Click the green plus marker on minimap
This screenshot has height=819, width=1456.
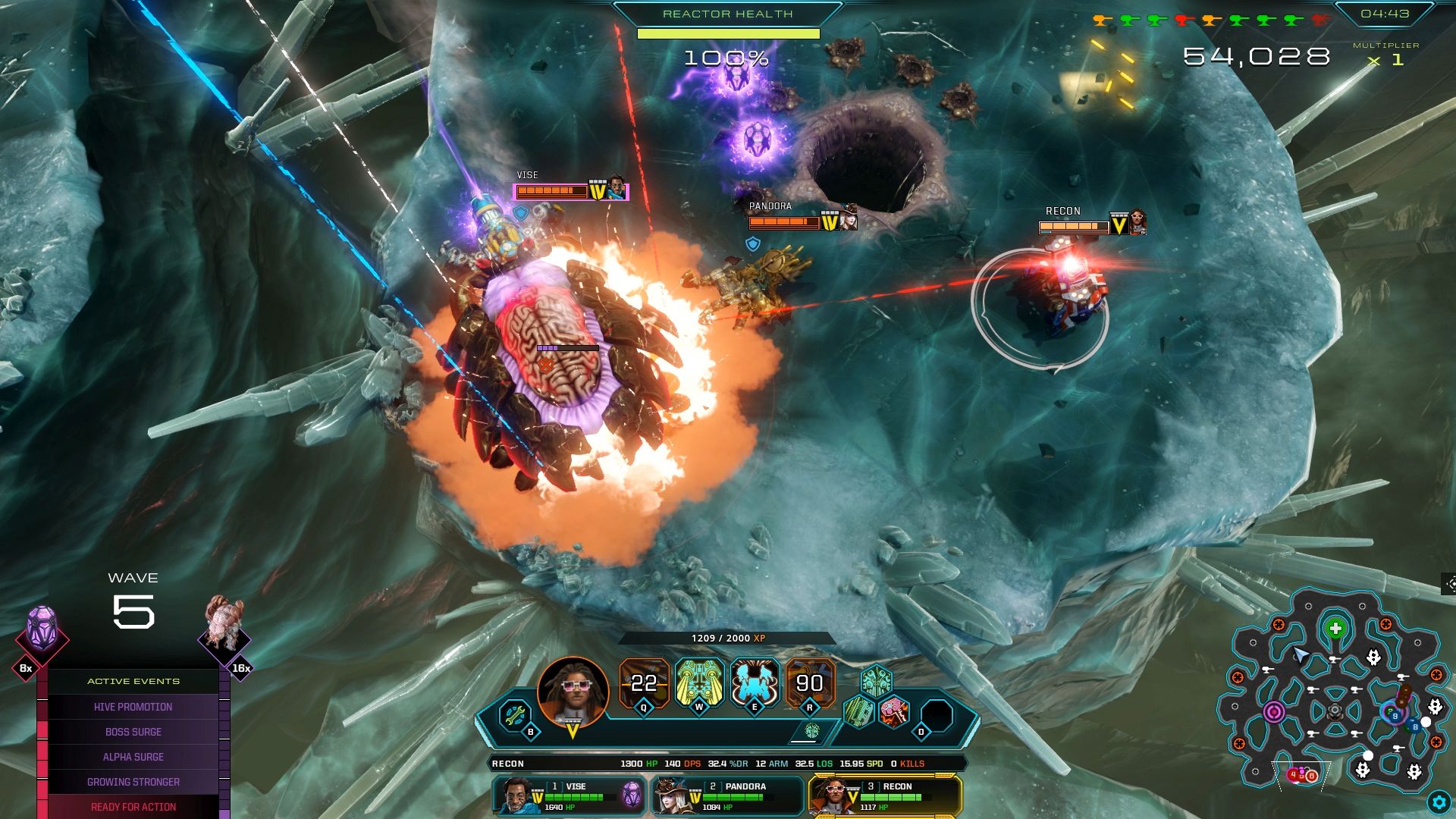pyautogui.click(x=1335, y=629)
